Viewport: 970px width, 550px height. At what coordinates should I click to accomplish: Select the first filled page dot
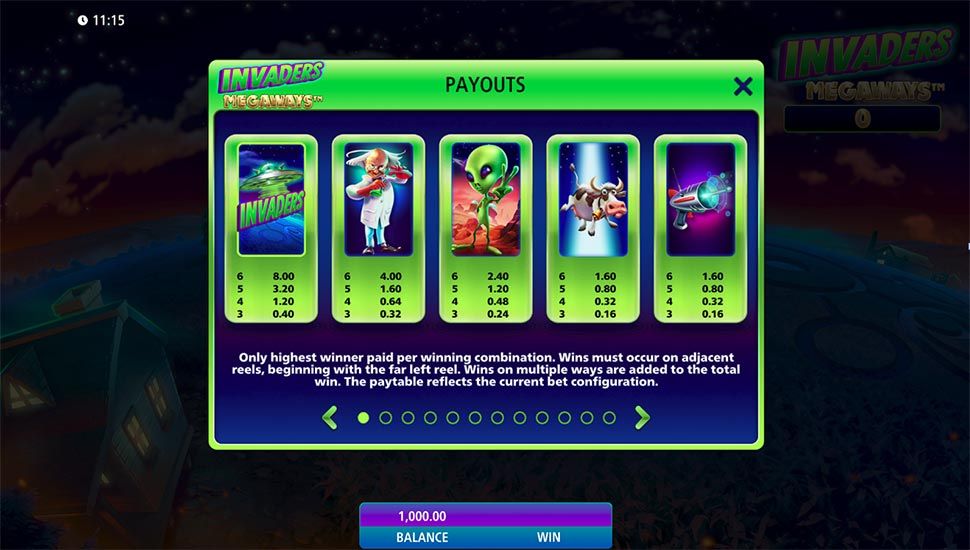click(x=363, y=418)
